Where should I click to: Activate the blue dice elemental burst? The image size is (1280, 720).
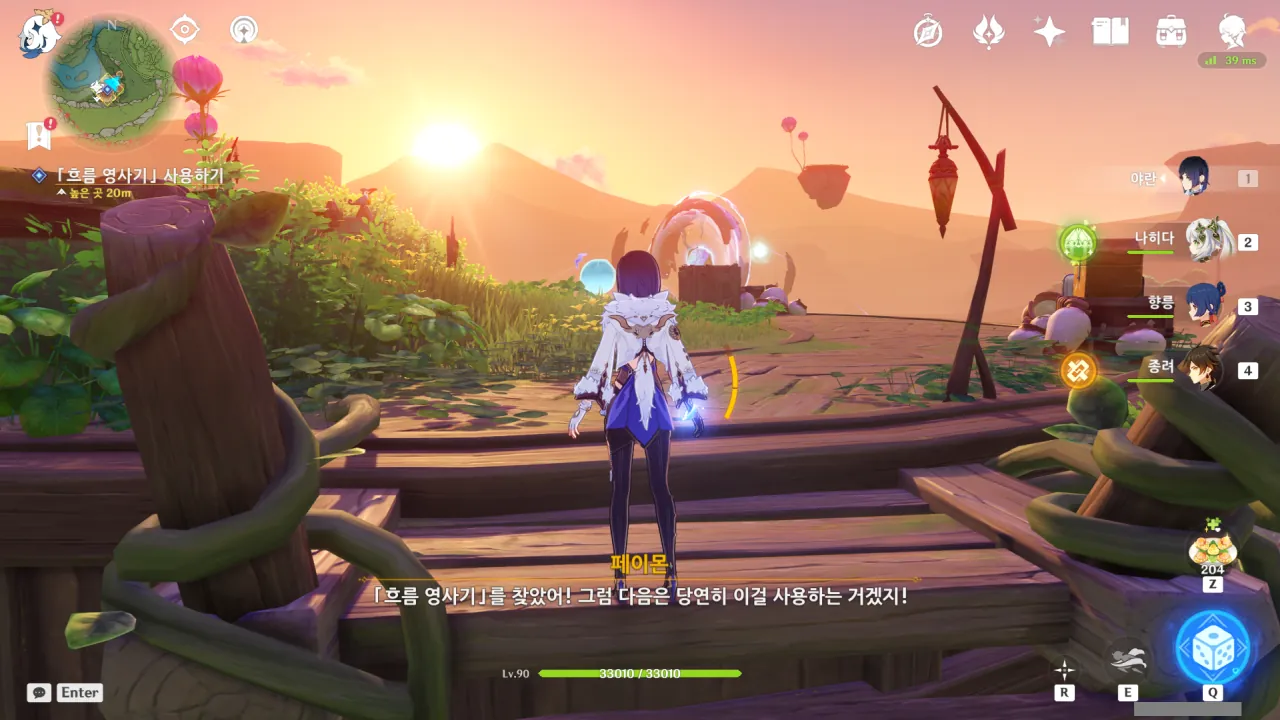pos(1212,646)
